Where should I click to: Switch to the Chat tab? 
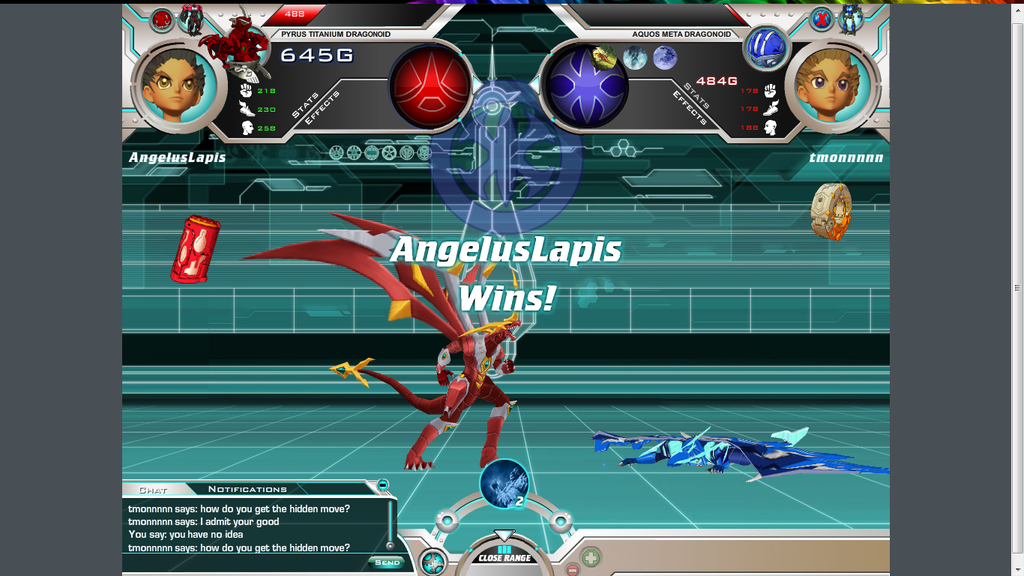point(153,490)
